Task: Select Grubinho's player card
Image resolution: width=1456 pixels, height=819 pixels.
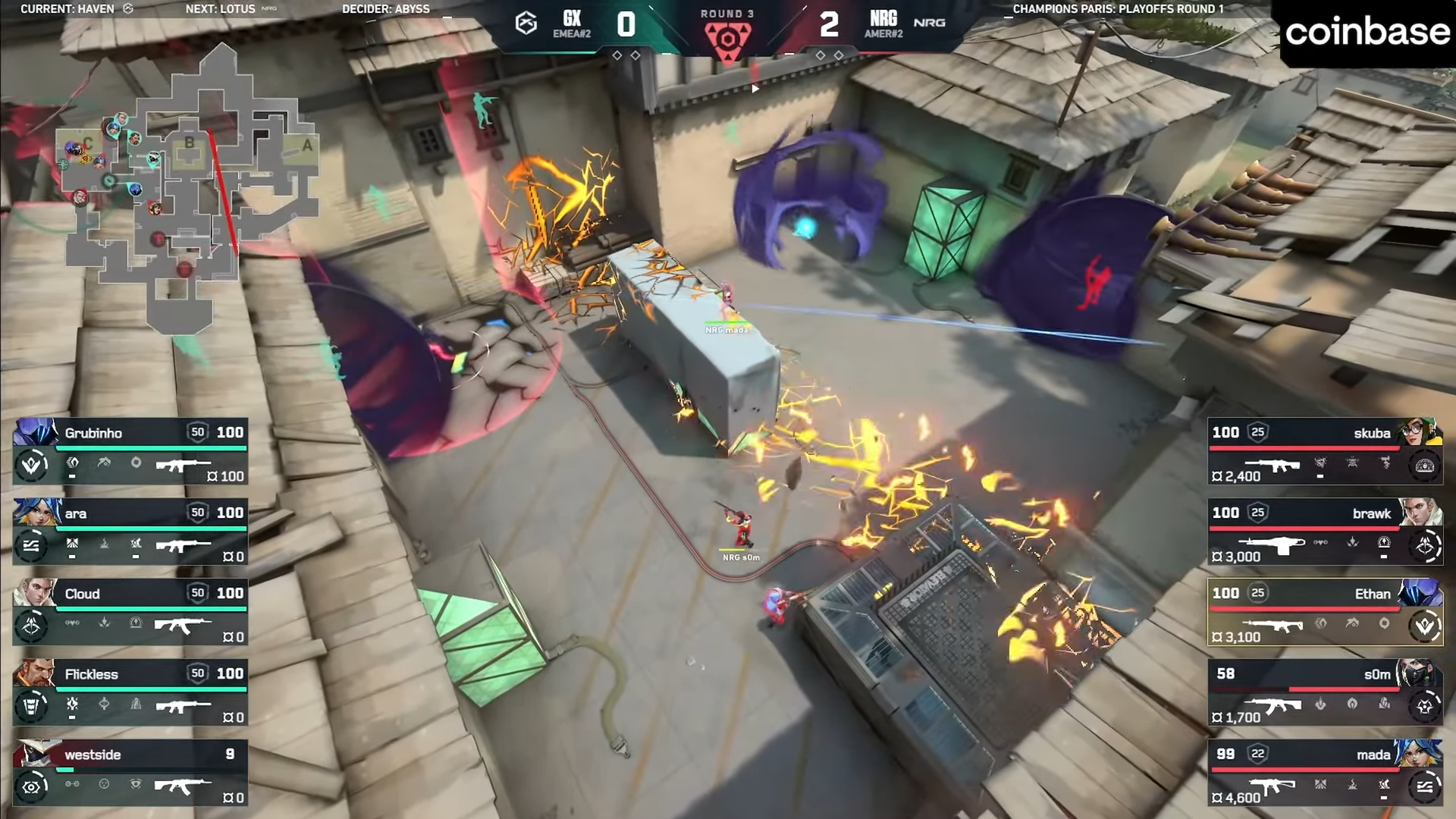Action: point(130,452)
